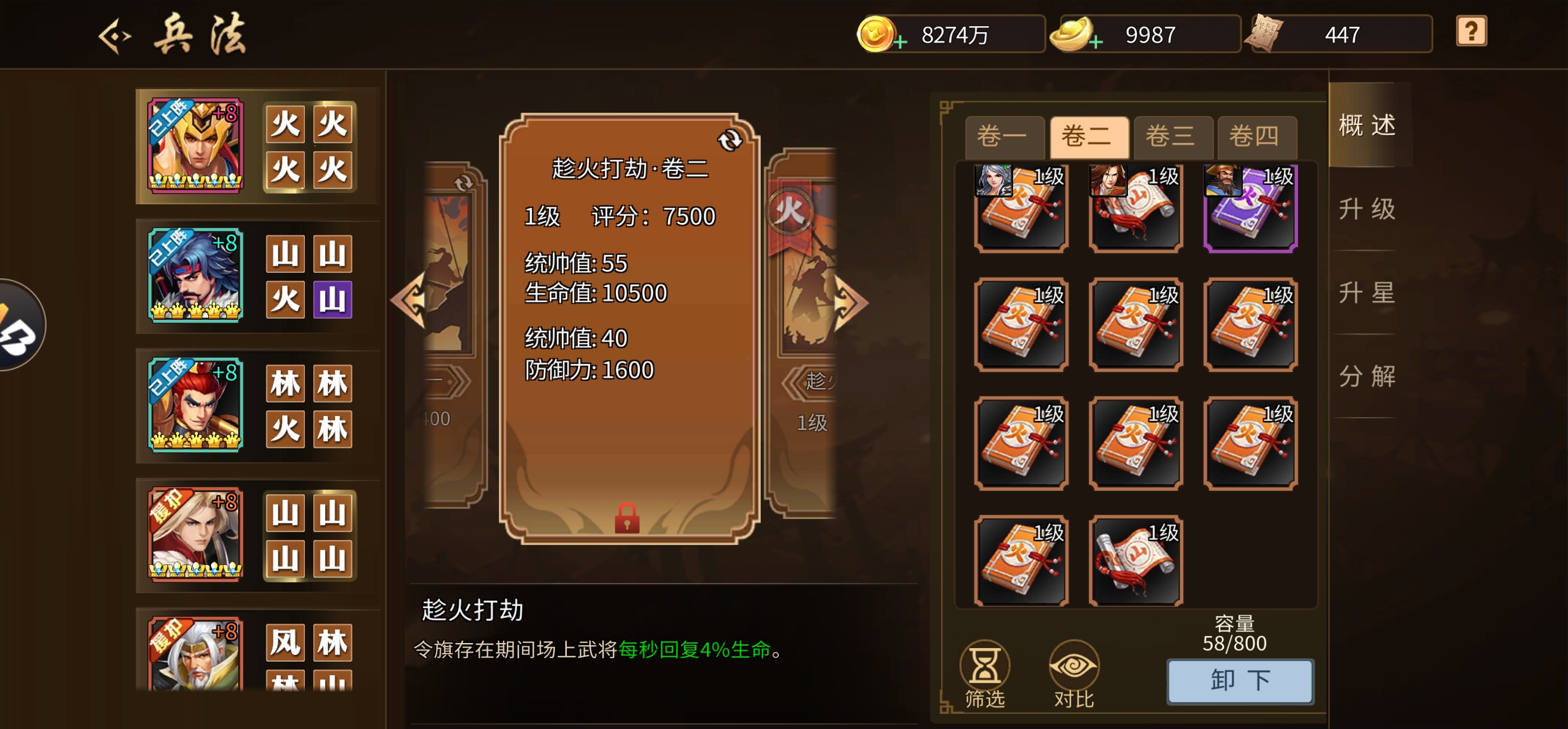Tap the back arrow beside 兵法 title

[x=115, y=35]
